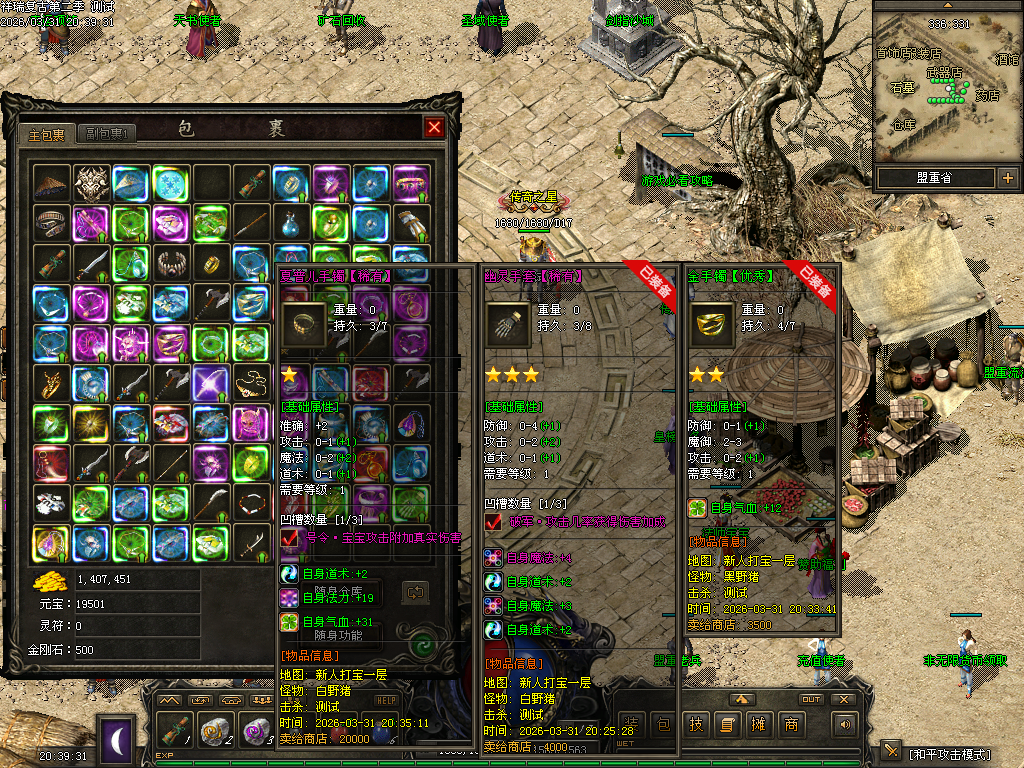Close the 包裹 inventory window
Image resolution: width=1024 pixels, height=768 pixels.
[434, 127]
